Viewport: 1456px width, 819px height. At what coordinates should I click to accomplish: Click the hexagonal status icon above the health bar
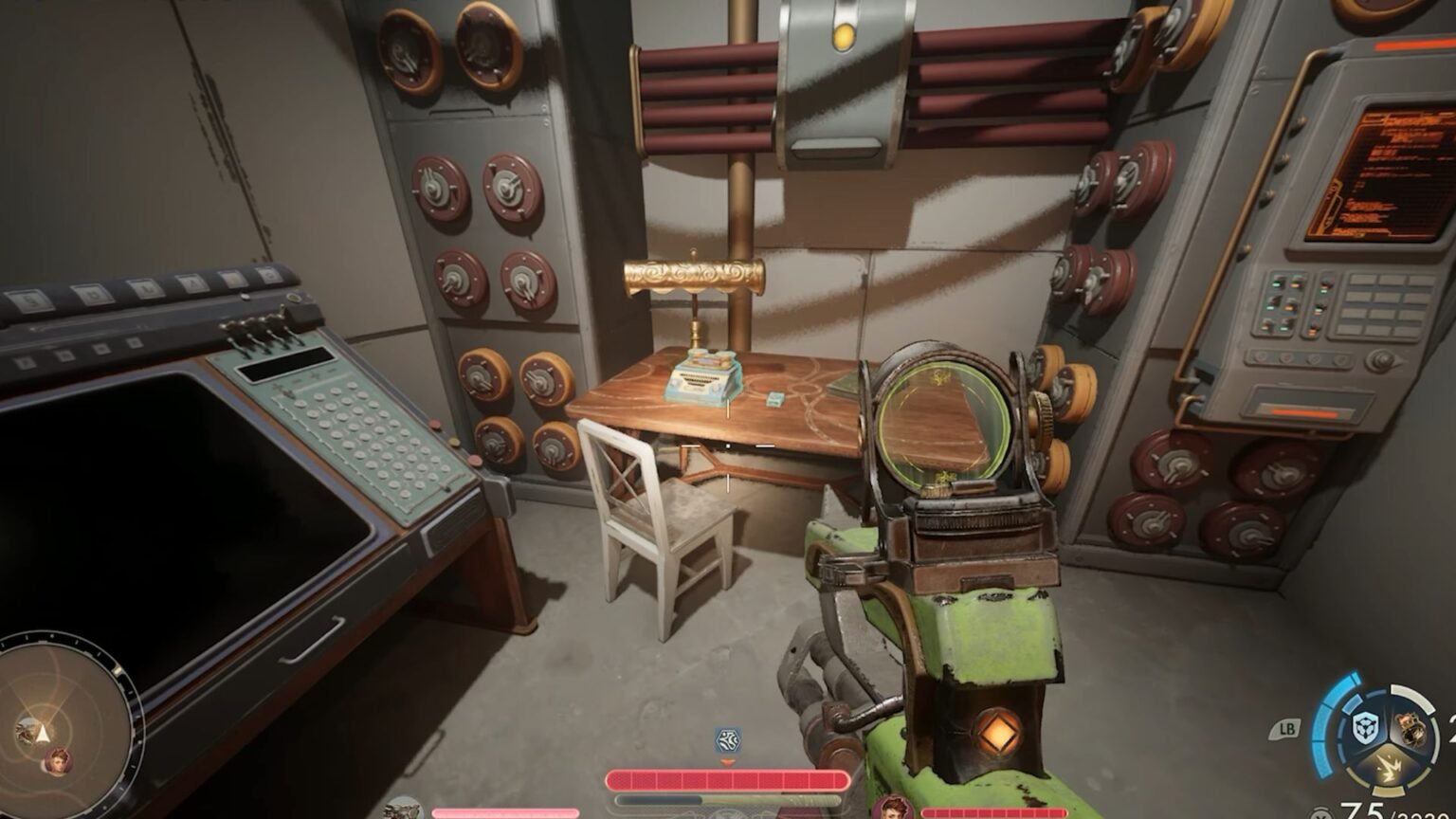point(727,740)
